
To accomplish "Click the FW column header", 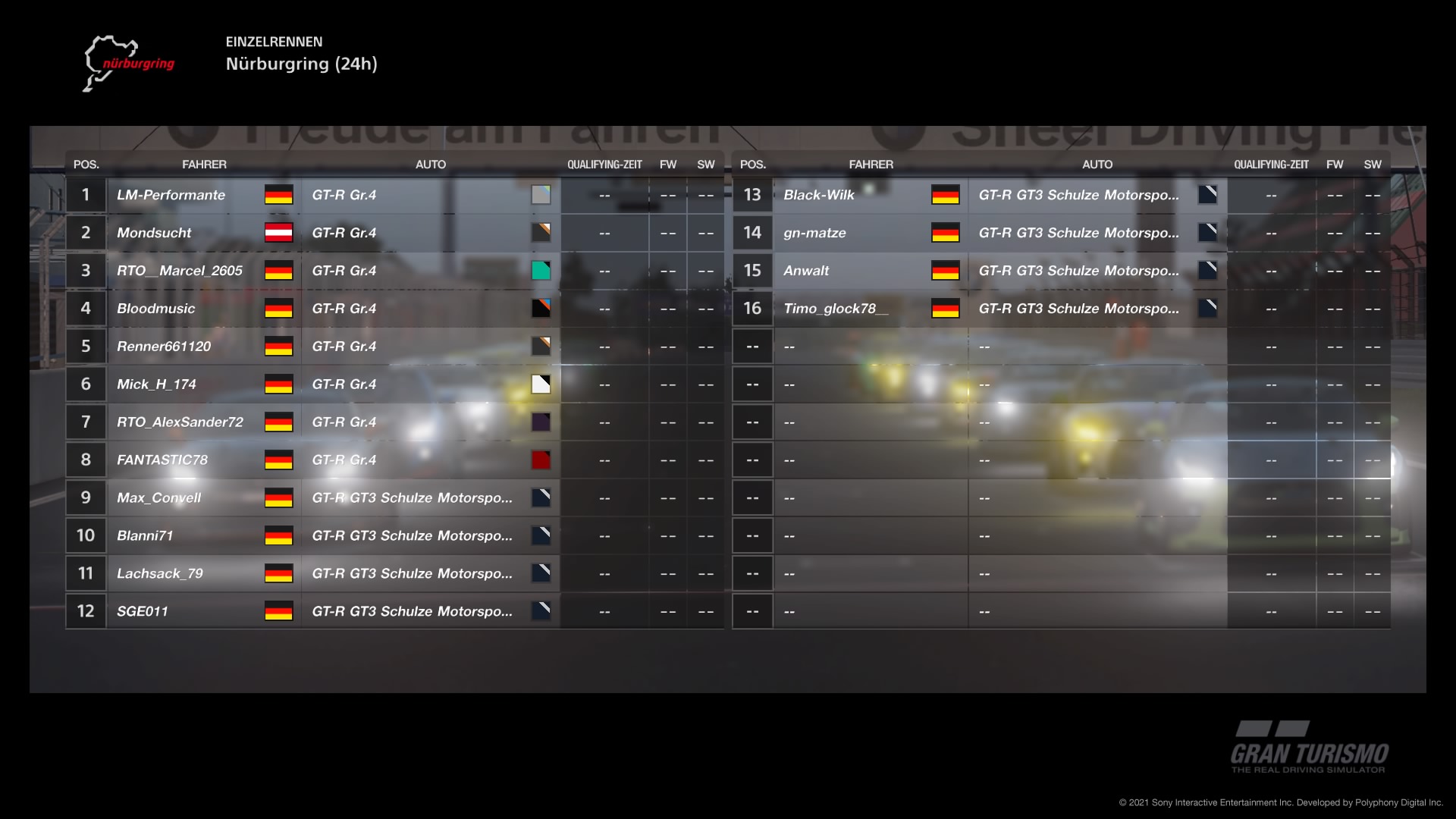I will point(668,164).
